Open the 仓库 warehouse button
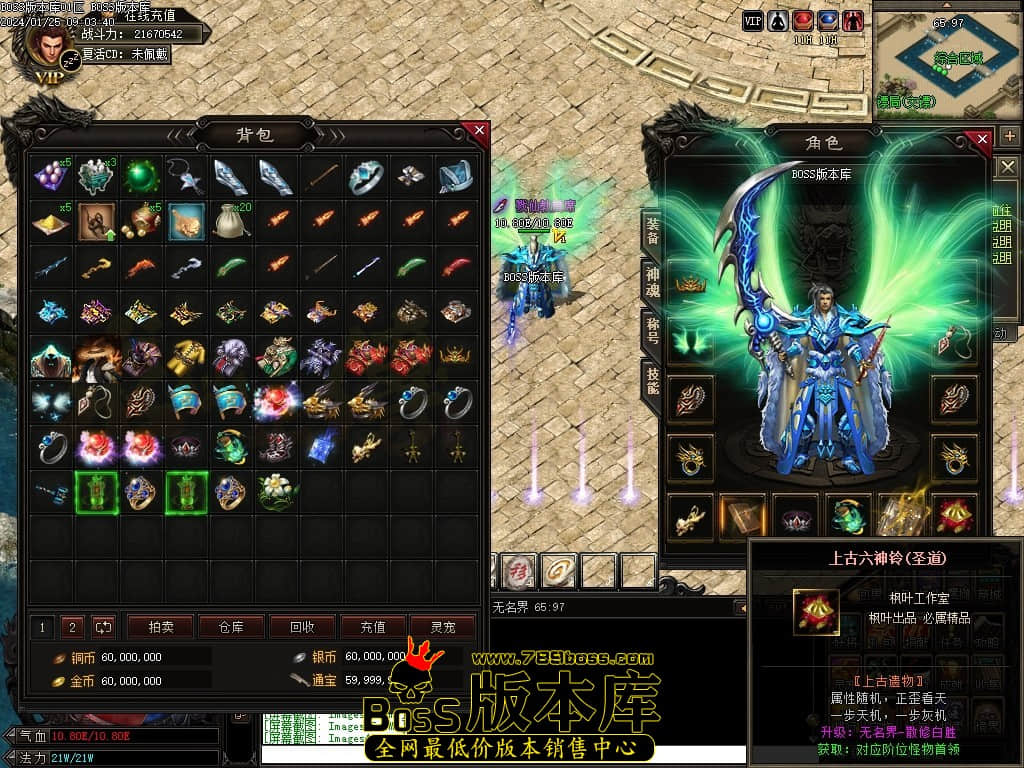This screenshot has height=768, width=1024. (231, 627)
